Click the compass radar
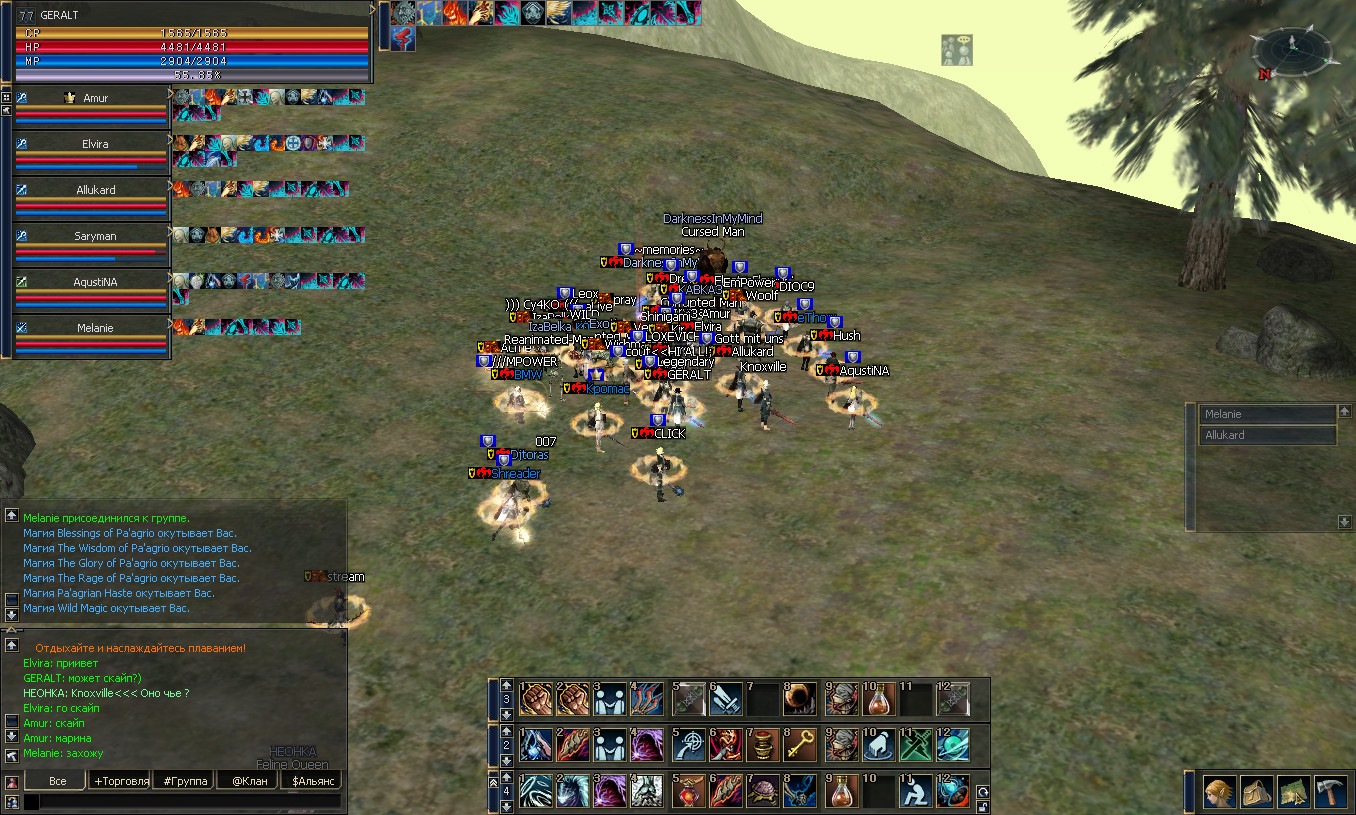The height and width of the screenshot is (815, 1356). [x=1291, y=52]
